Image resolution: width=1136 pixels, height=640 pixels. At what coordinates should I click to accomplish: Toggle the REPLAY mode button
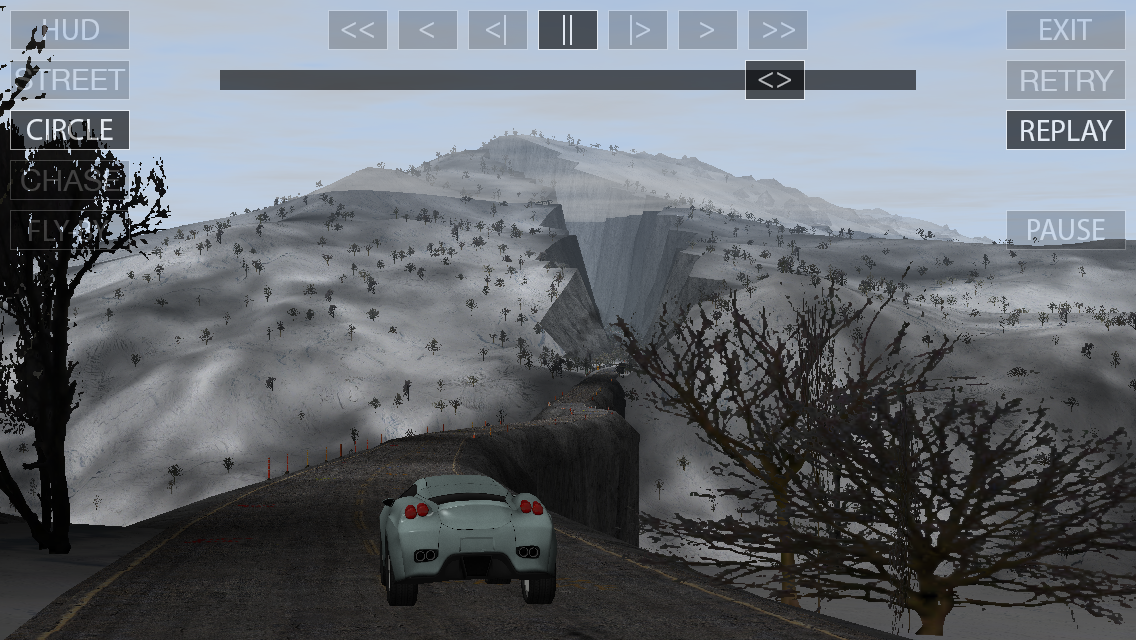(1066, 130)
